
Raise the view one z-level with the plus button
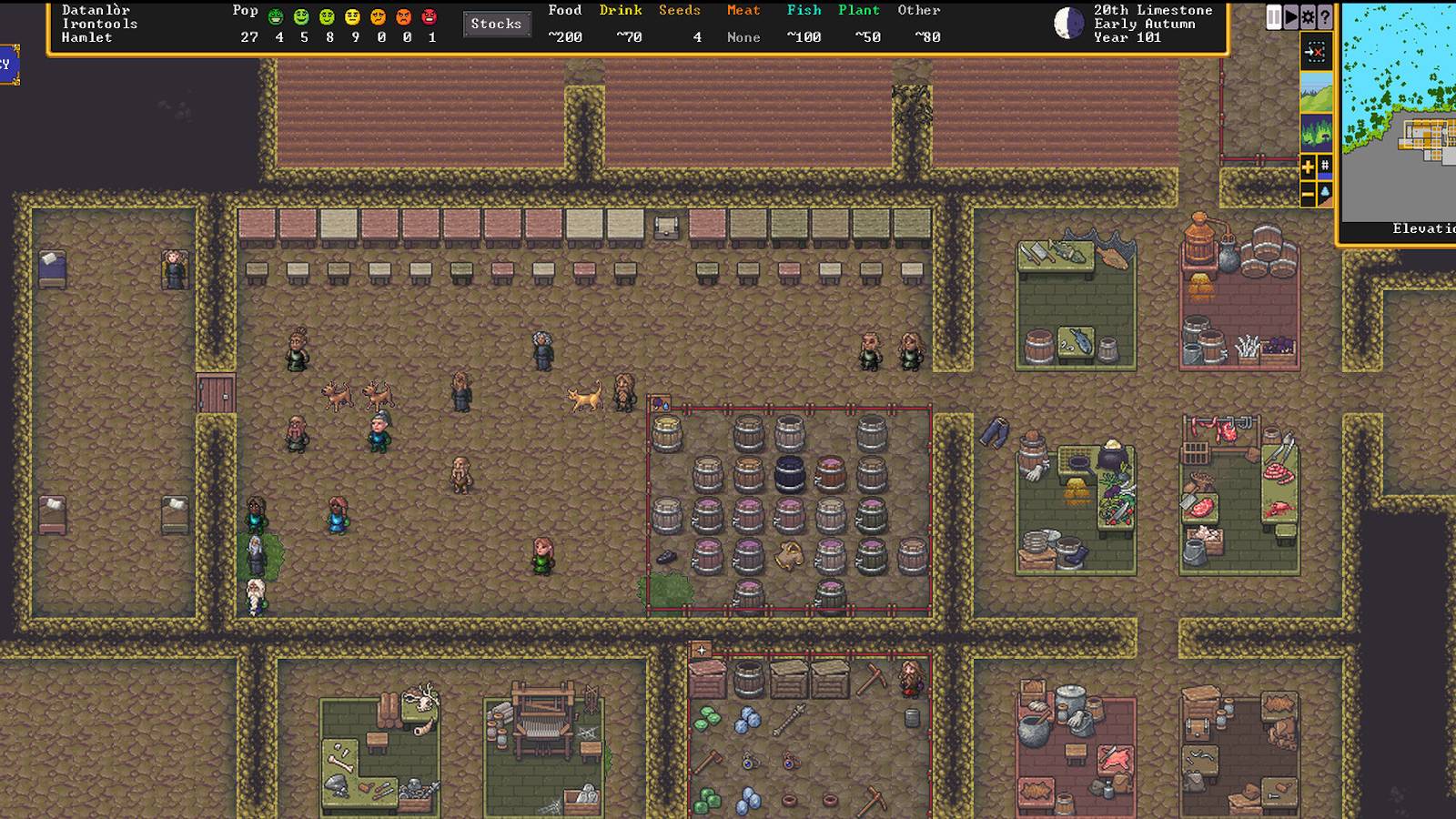pos(1307,167)
